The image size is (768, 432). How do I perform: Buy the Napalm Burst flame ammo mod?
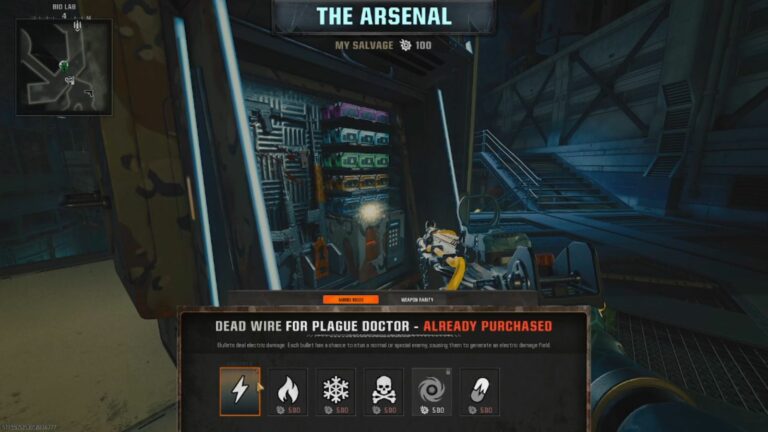point(288,390)
